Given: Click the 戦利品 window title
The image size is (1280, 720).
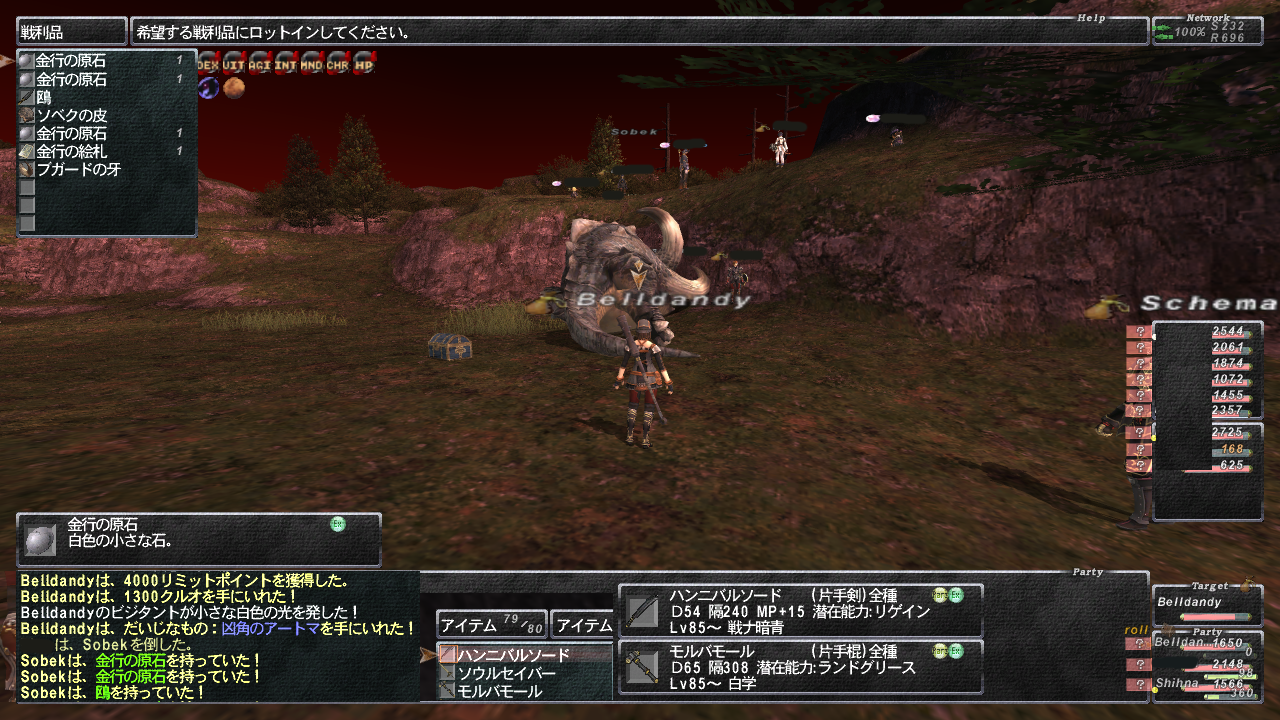Looking at the screenshot, I should pos(72,32).
